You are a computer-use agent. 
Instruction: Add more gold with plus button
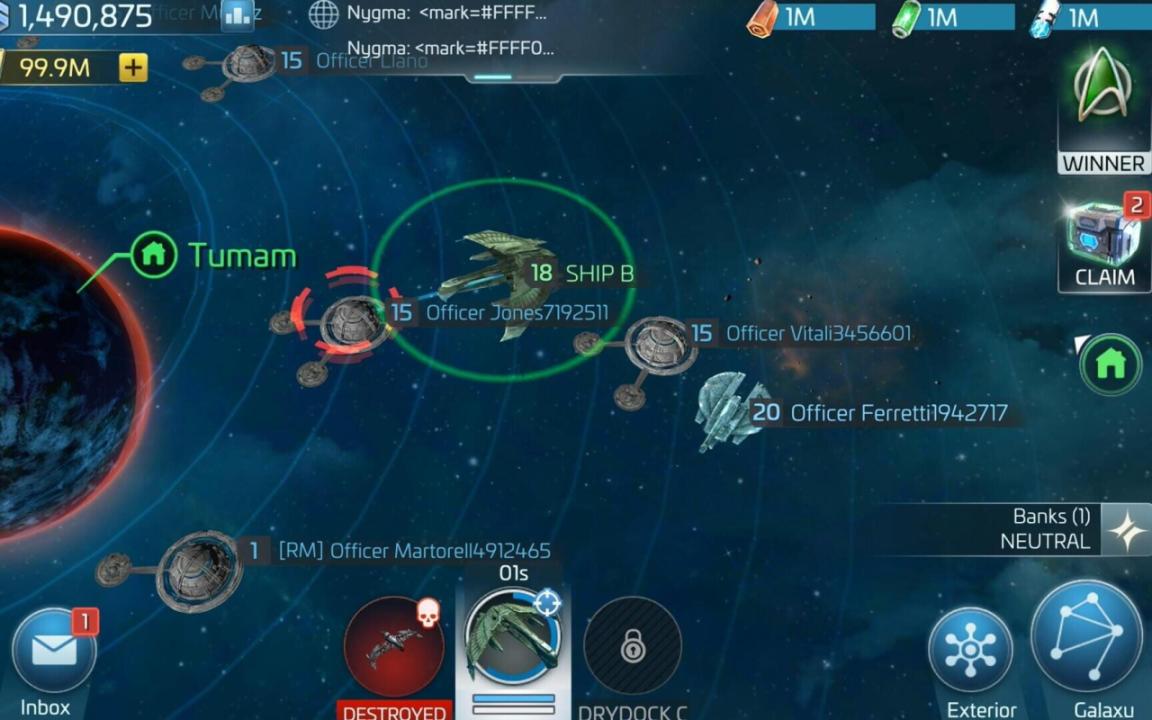[x=133, y=67]
